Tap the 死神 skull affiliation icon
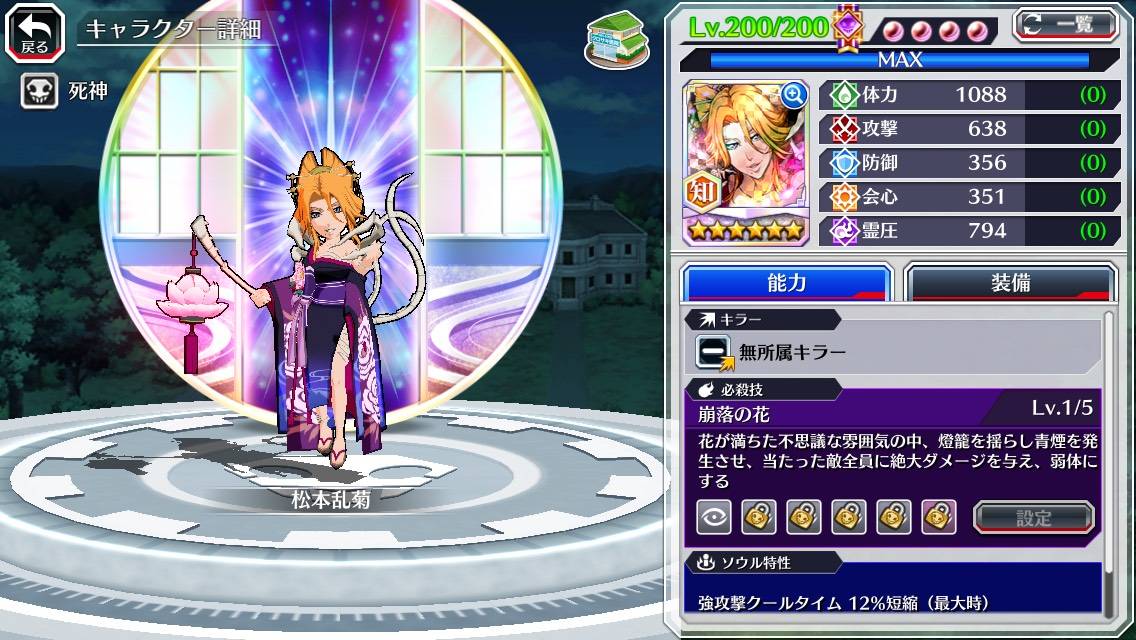 [35, 92]
